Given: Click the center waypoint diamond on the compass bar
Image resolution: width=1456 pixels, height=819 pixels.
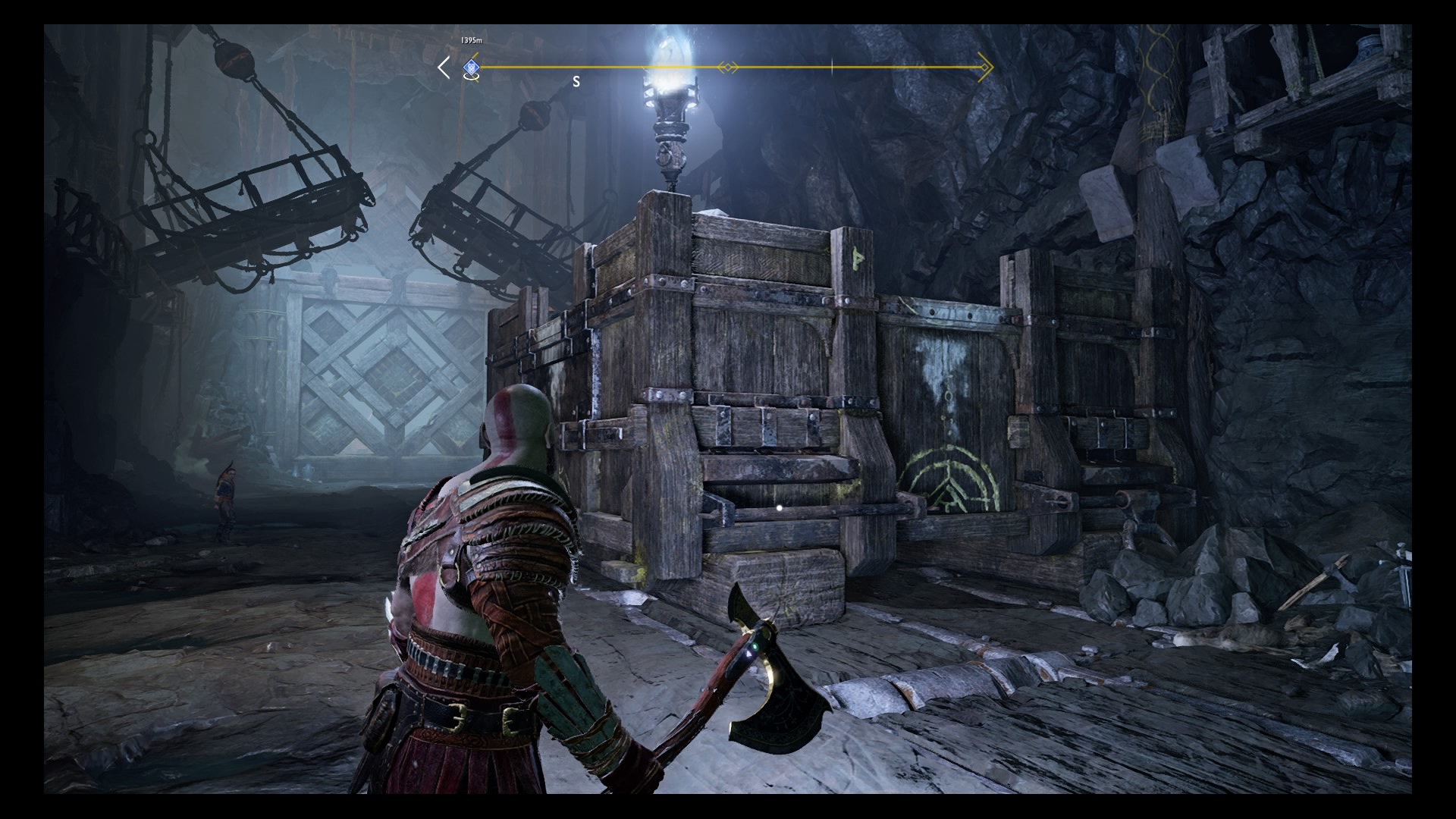Looking at the screenshot, I should tap(729, 67).
